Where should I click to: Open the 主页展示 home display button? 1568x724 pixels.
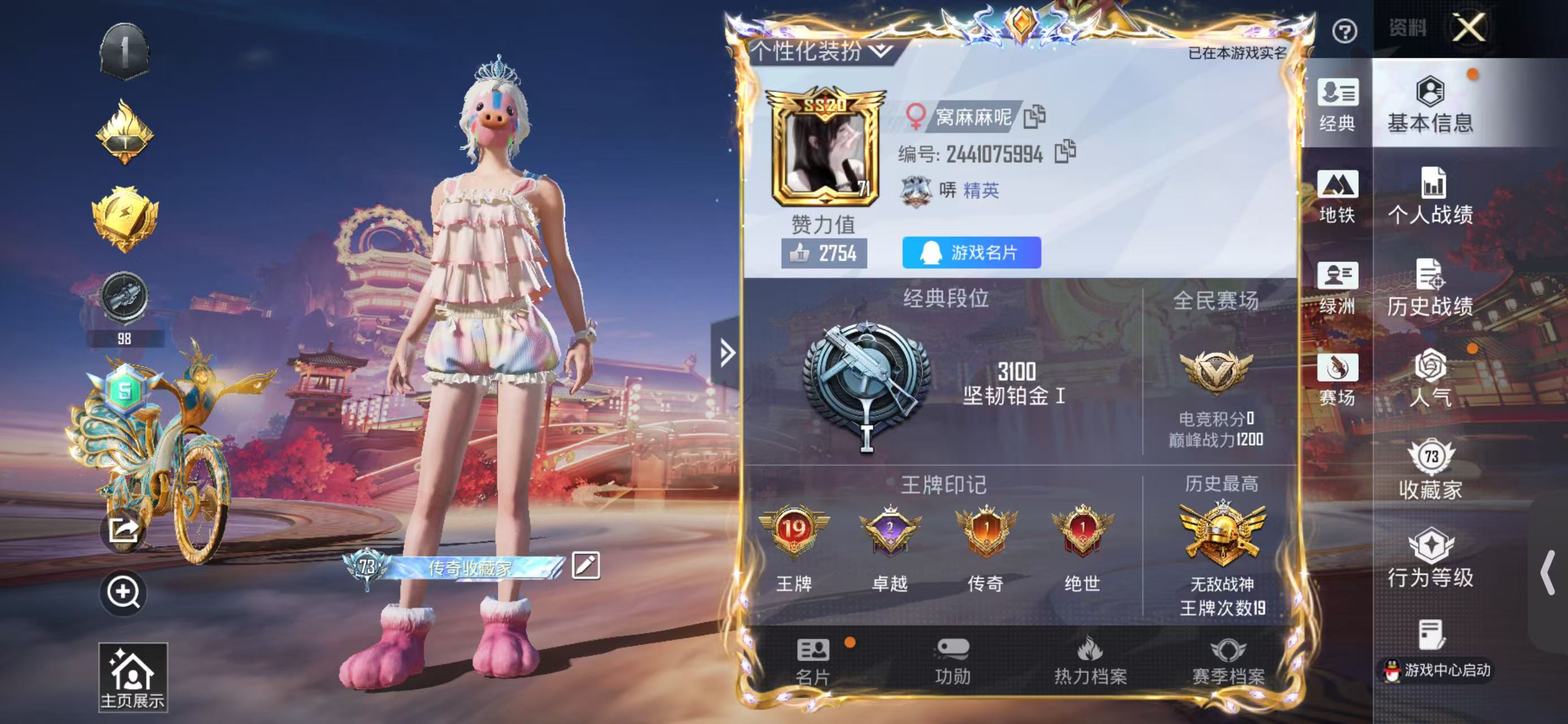coord(132,677)
